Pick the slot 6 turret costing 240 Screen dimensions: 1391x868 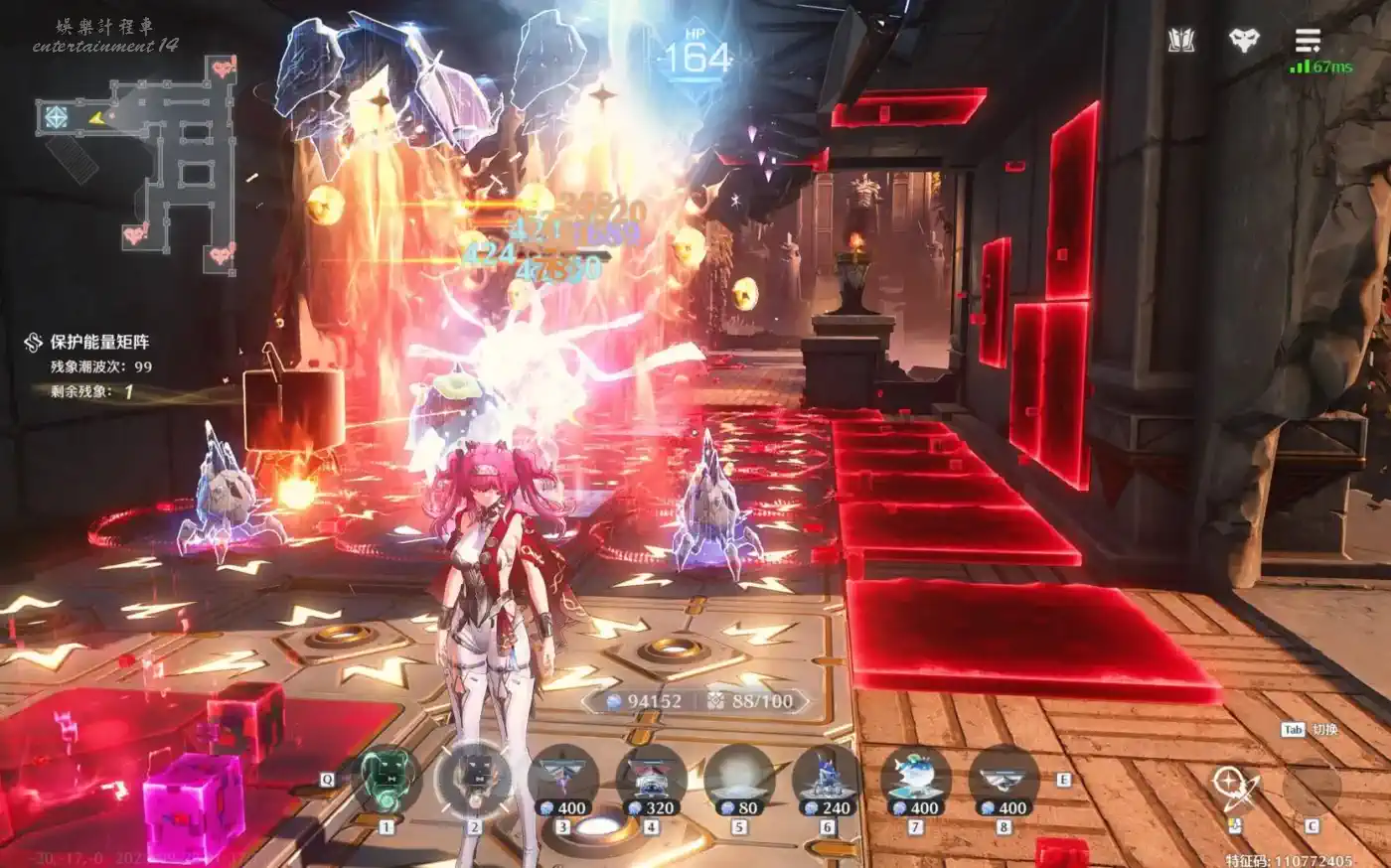(x=828, y=781)
